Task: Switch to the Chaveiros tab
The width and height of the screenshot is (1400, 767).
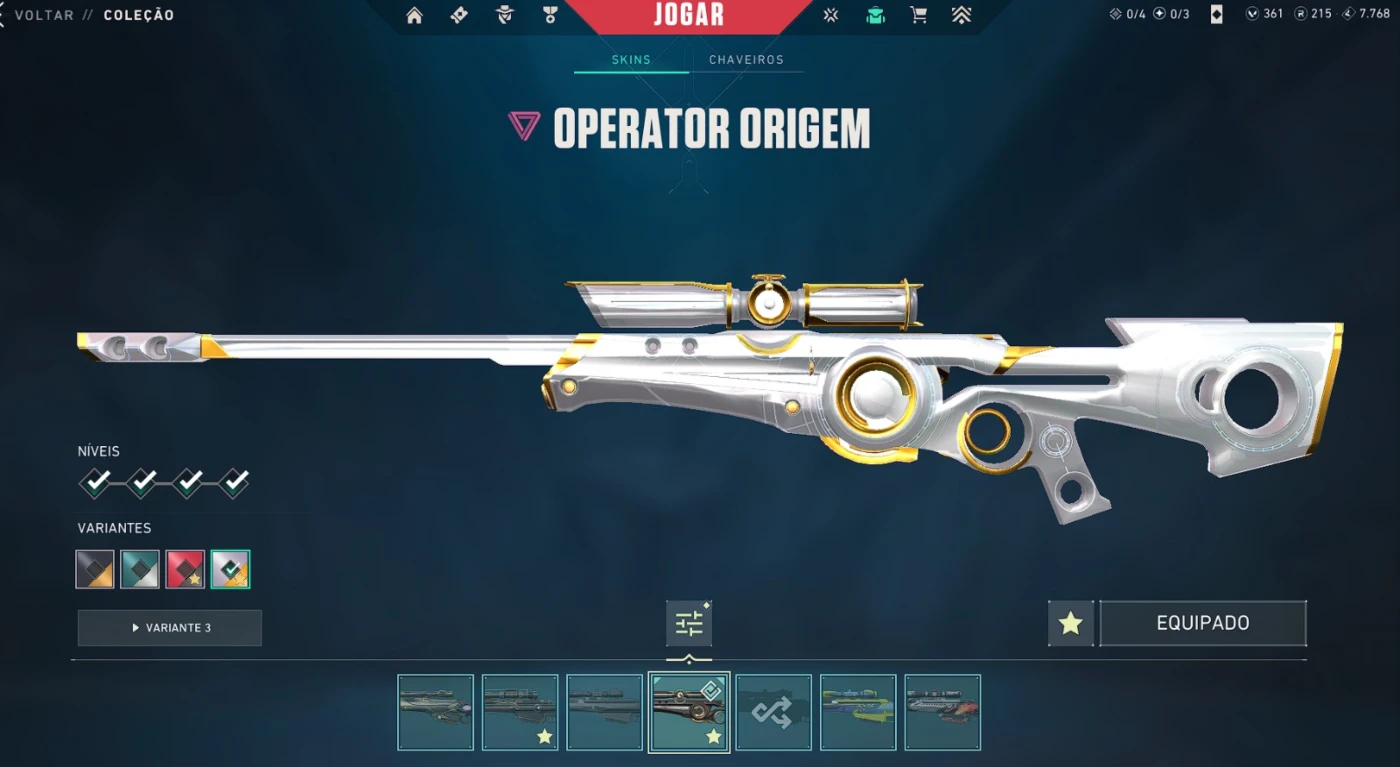Action: [746, 60]
